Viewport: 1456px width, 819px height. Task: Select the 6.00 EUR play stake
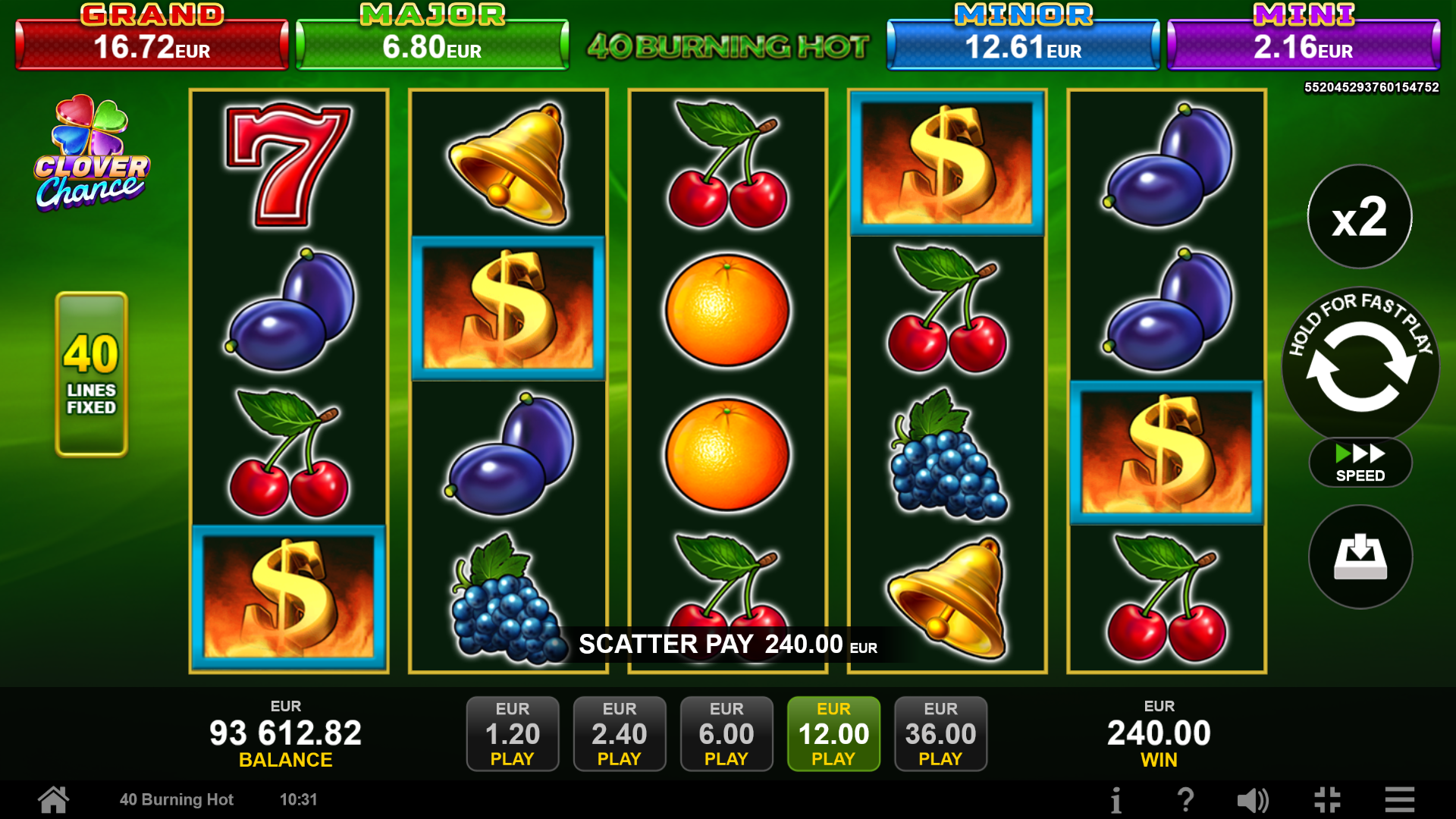[x=726, y=733]
